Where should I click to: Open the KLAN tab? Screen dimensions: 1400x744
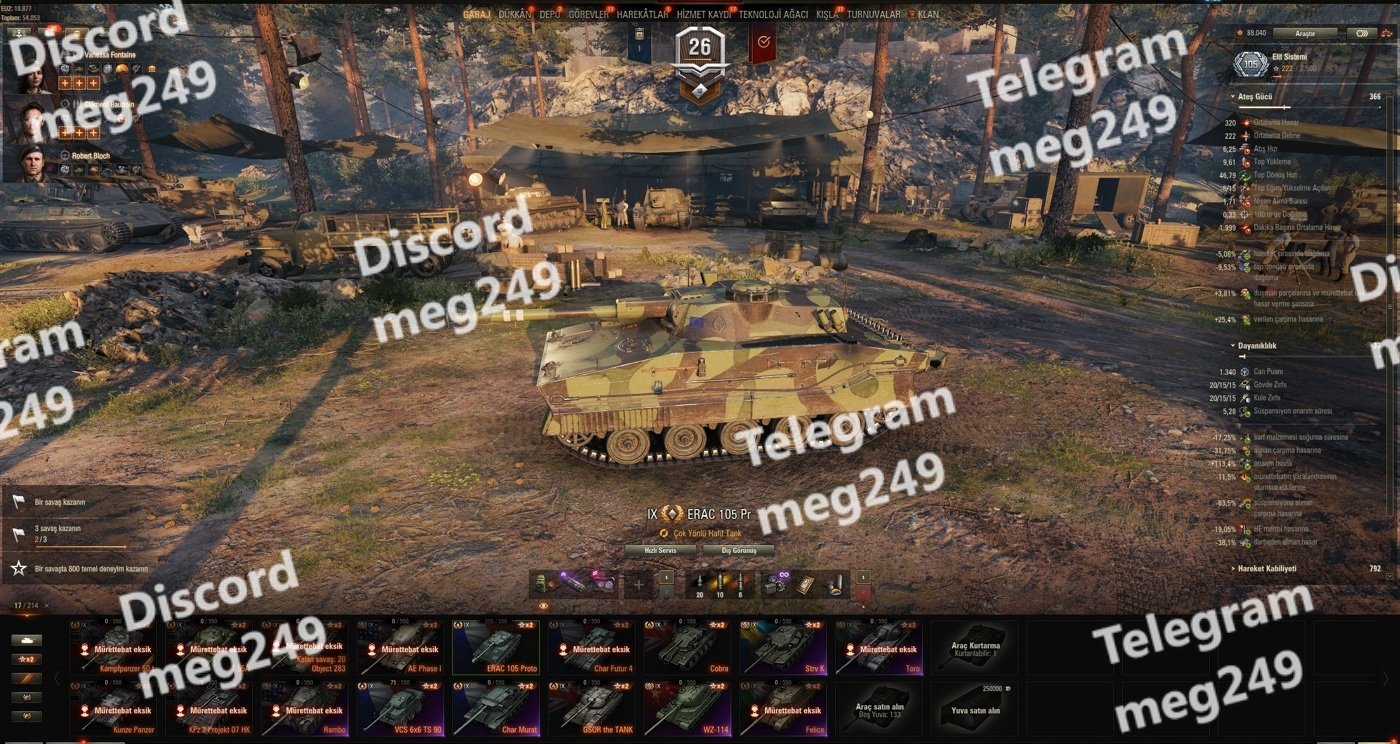tap(928, 15)
